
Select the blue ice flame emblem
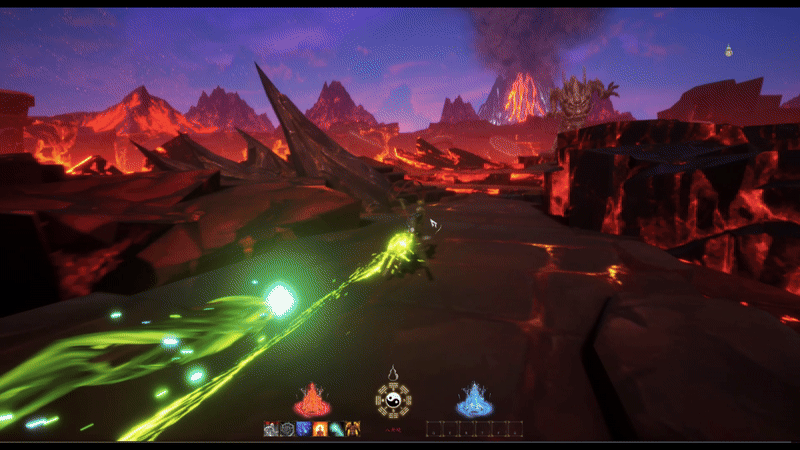[474, 400]
